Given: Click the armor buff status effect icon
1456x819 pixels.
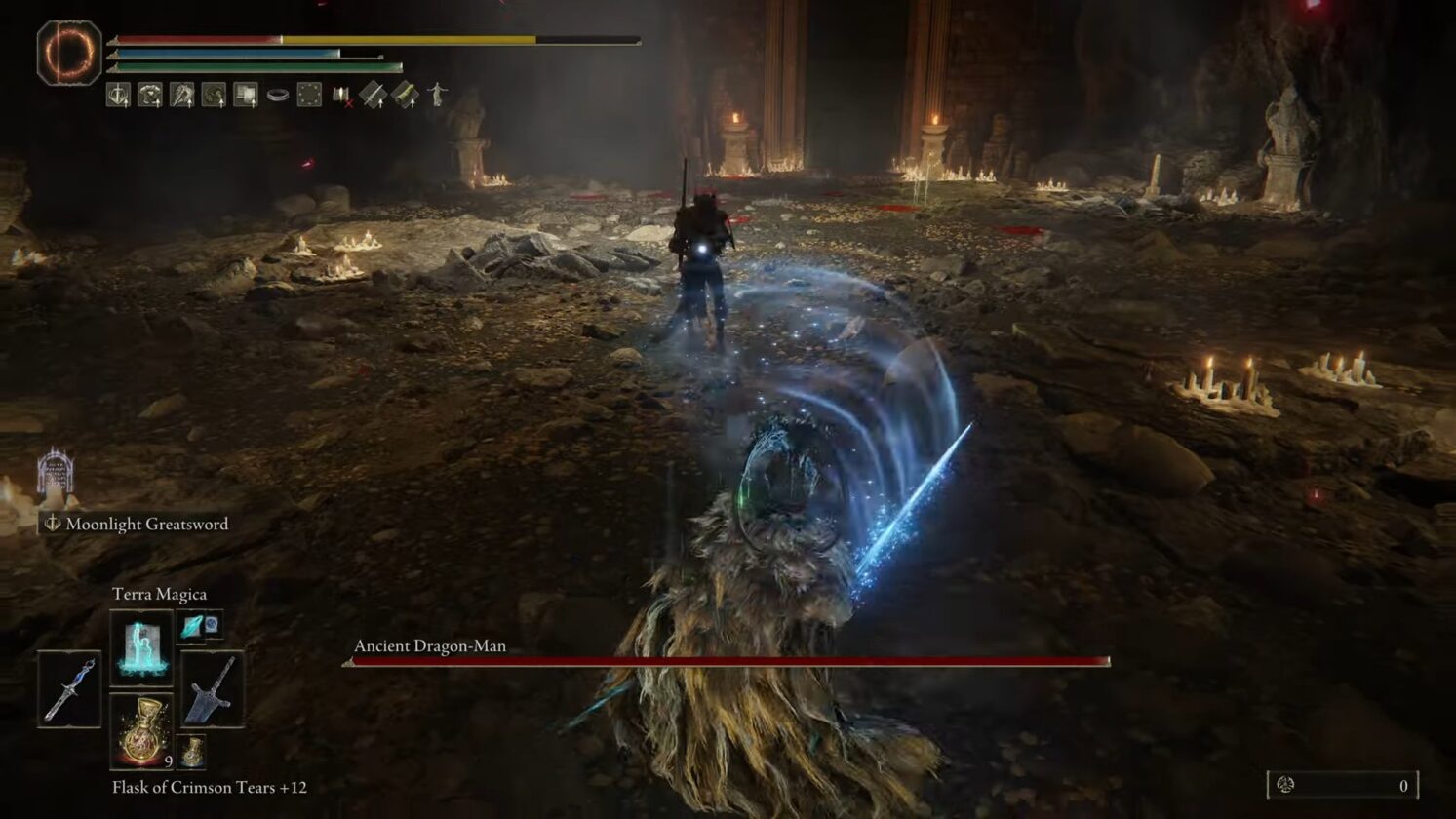Looking at the screenshot, I should tap(149, 95).
